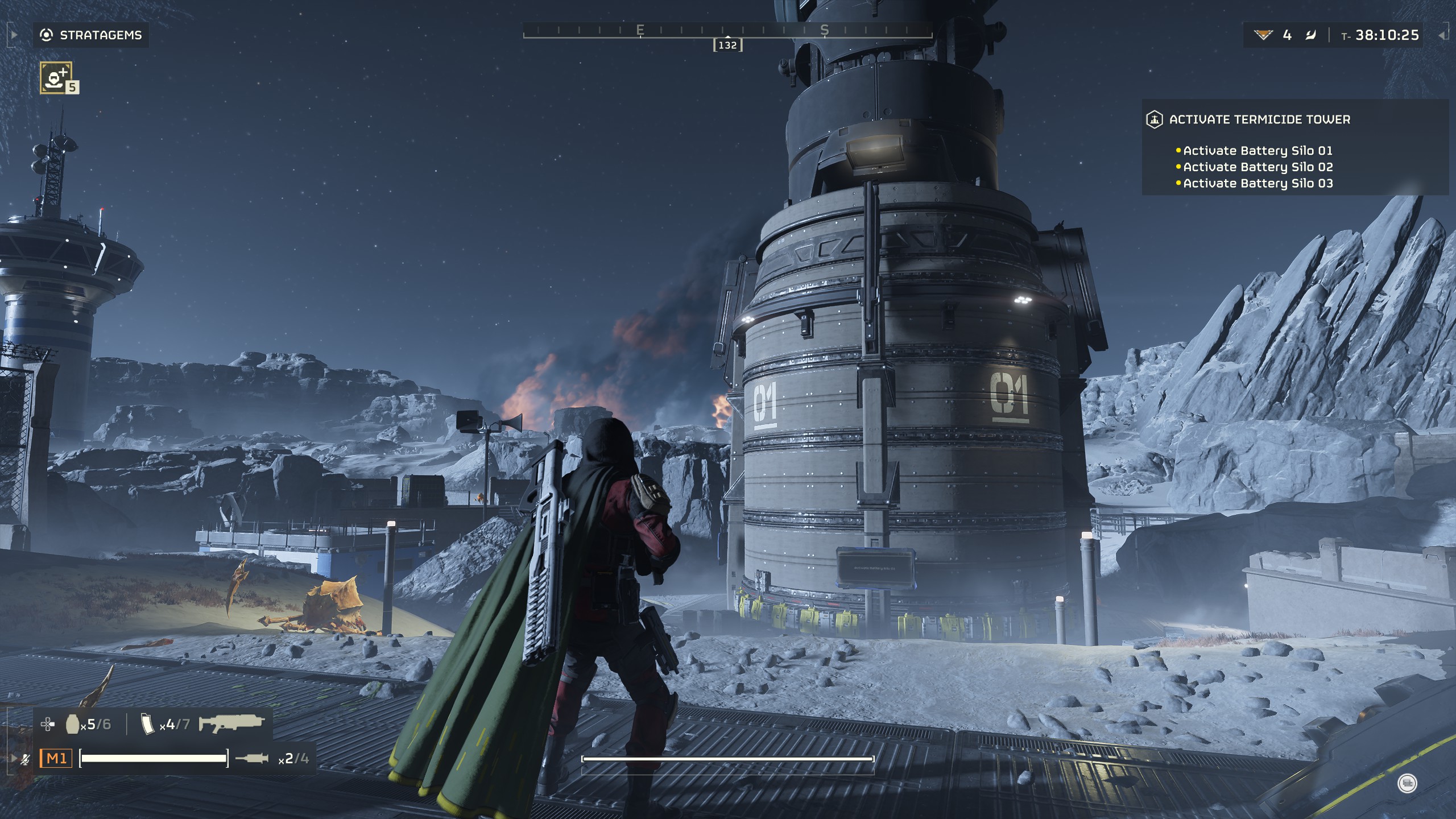The image size is (1456, 819).
Task: Click the reinforcement eagle emblem icon
Action: [1263, 35]
